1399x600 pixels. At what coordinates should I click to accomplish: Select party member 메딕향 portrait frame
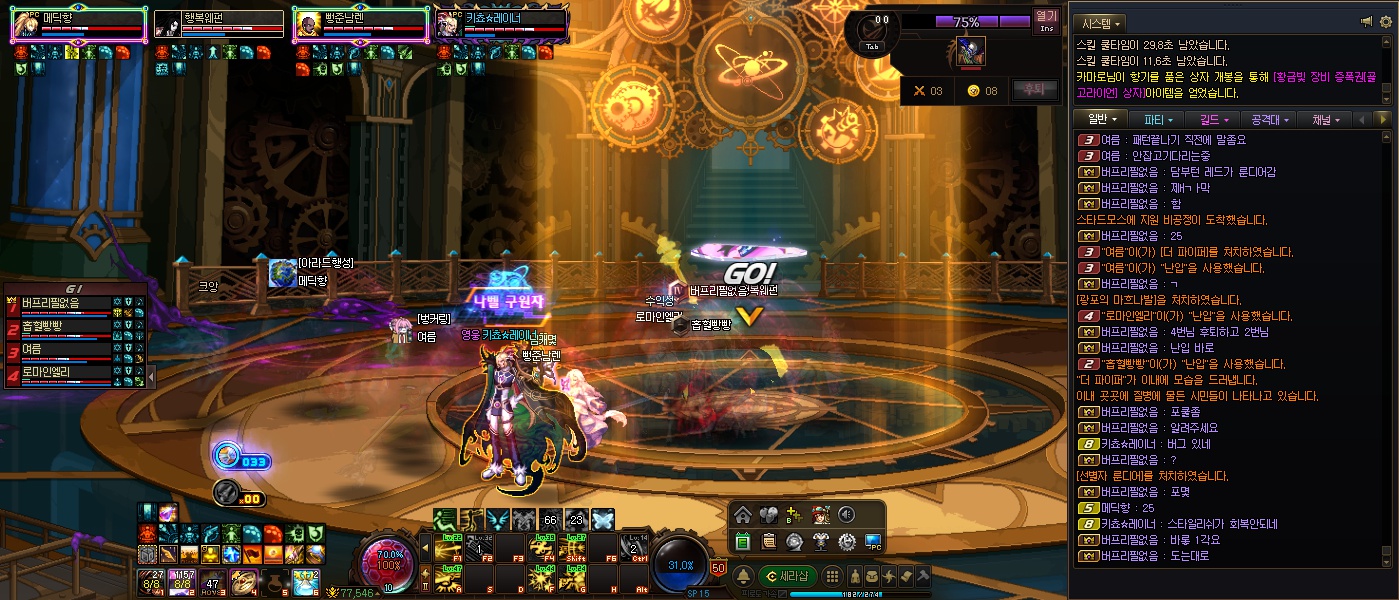point(78,24)
